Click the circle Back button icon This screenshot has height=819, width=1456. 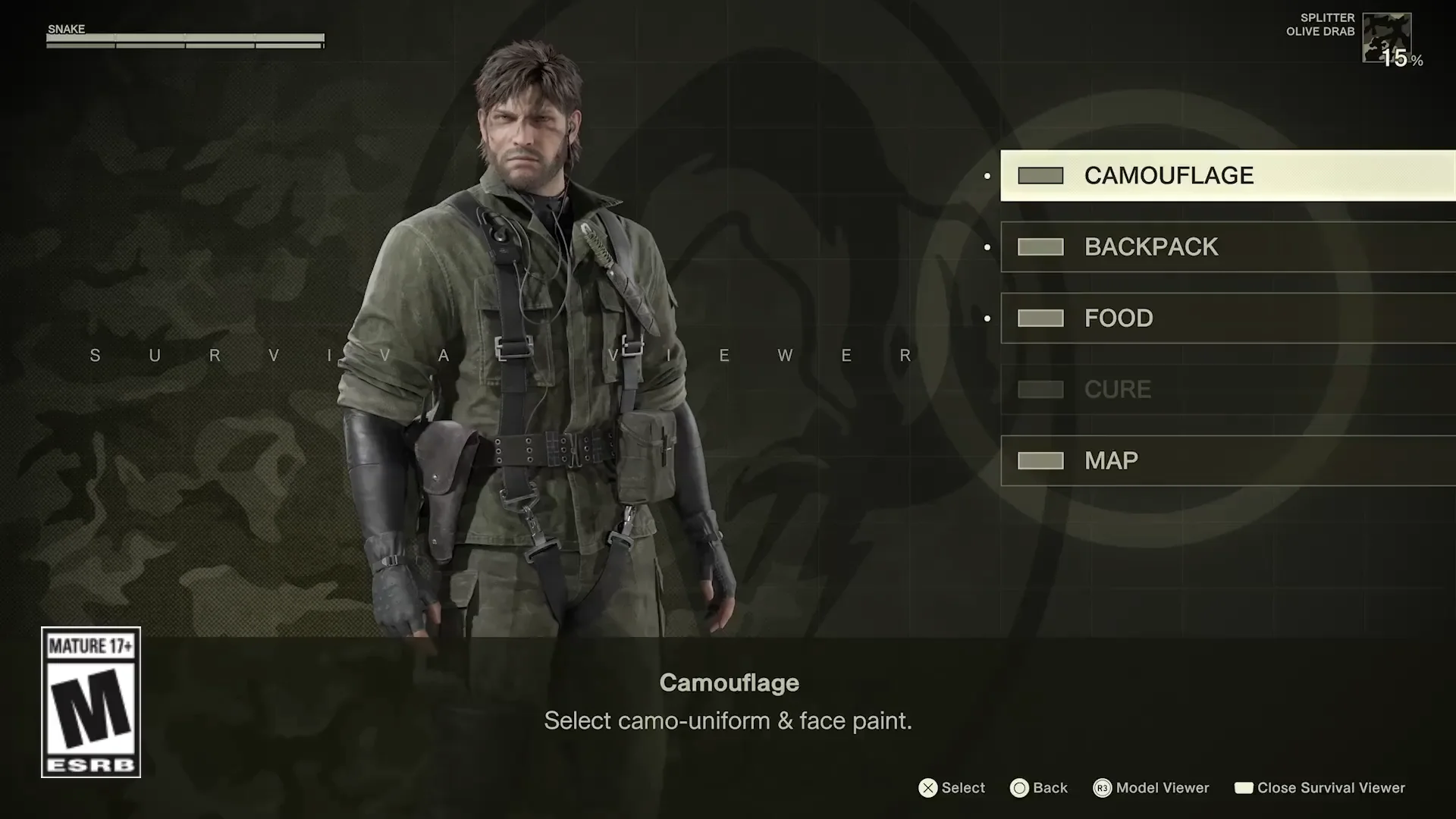click(1020, 788)
